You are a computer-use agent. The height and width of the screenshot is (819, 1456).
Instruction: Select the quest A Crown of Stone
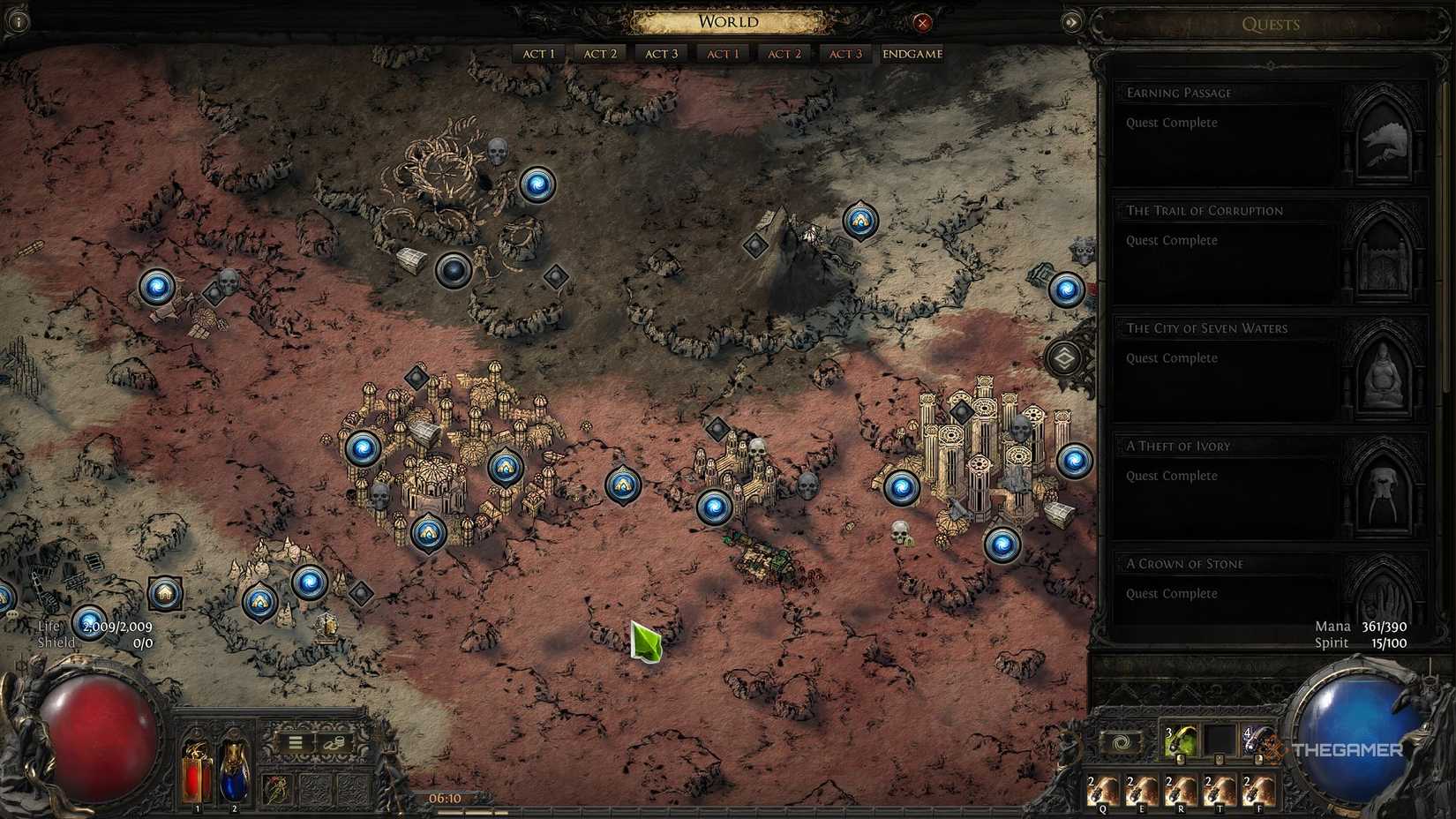coord(1184,563)
